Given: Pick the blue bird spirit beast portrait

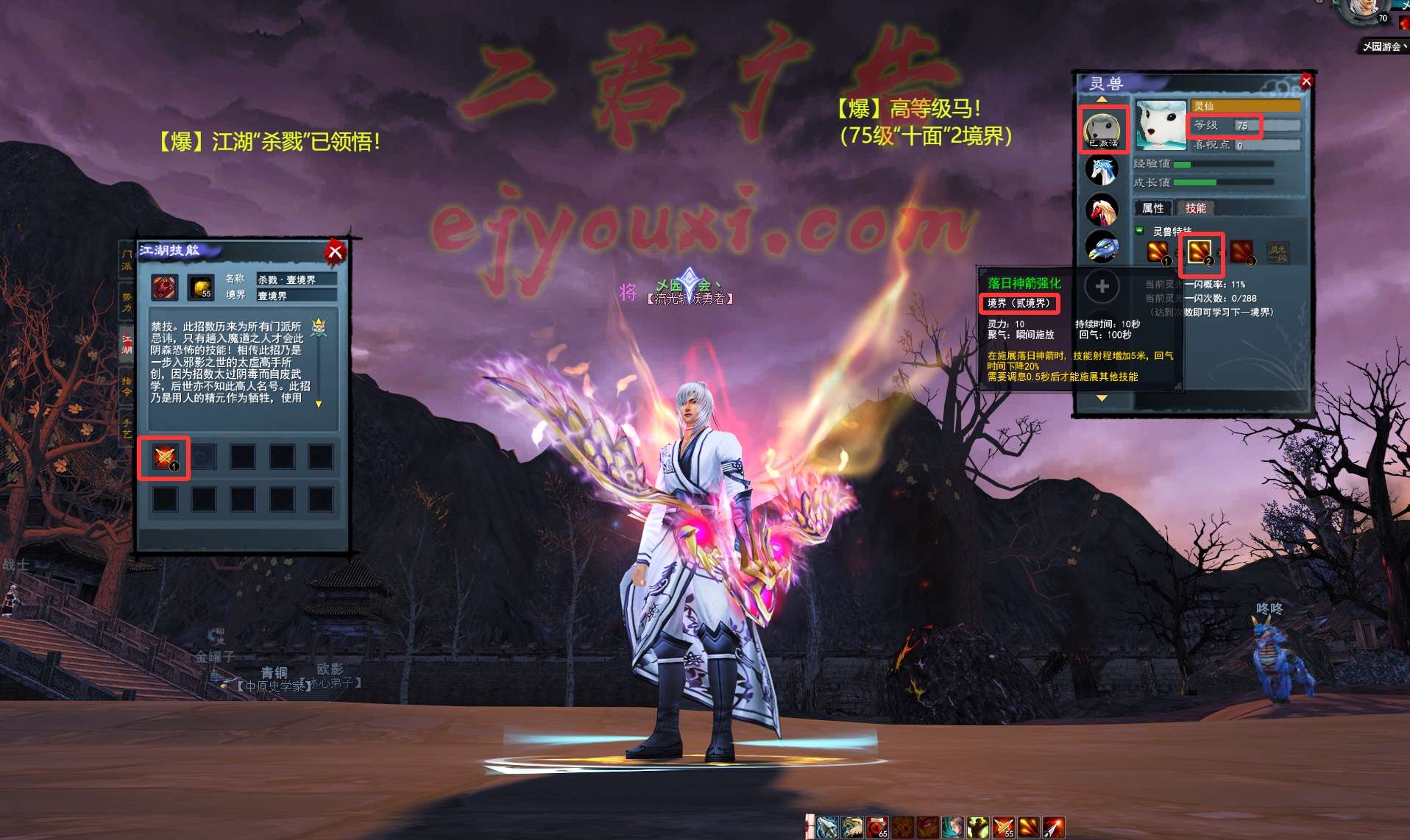Looking at the screenshot, I should 1102,248.
